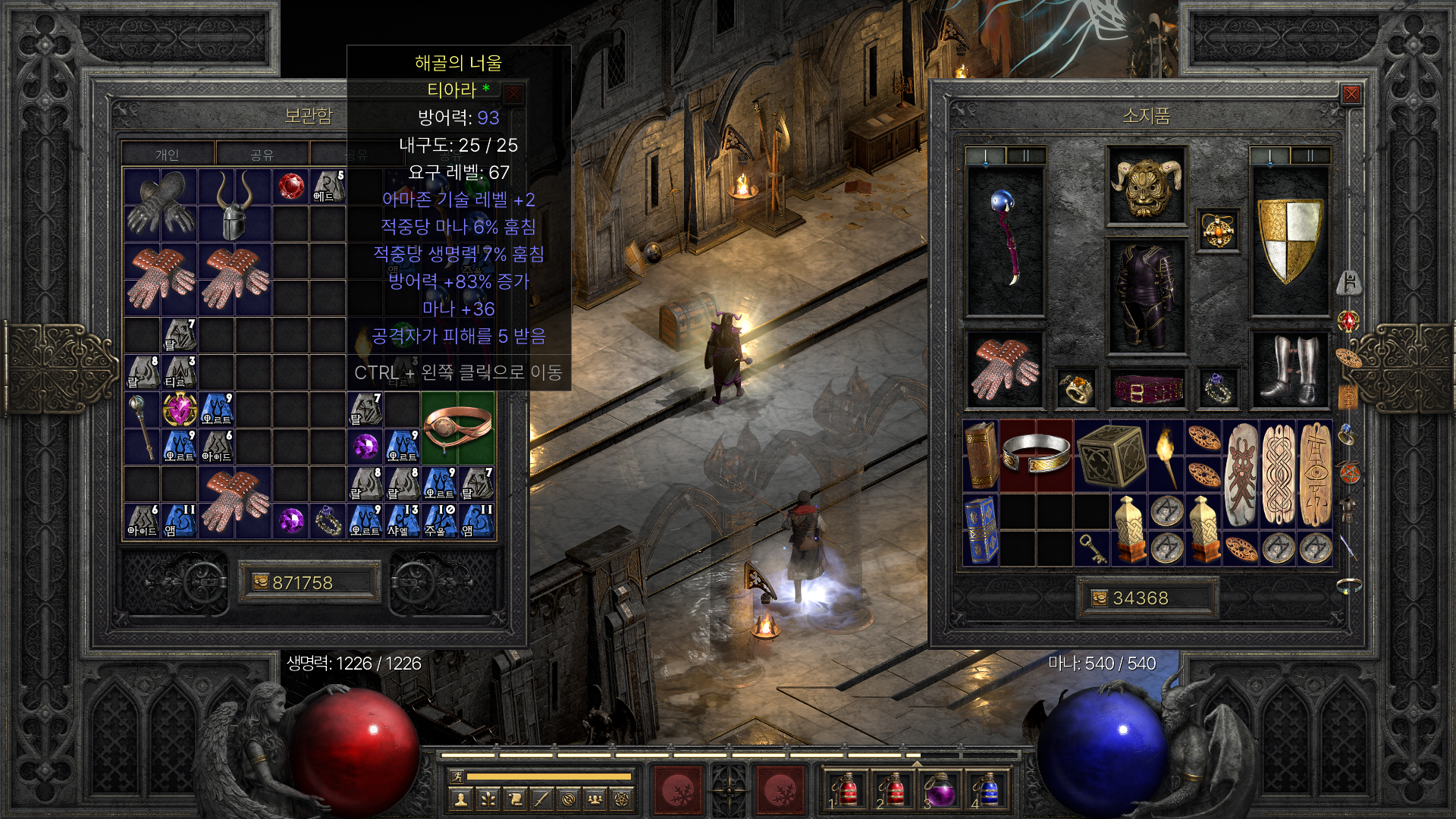Image resolution: width=1456 pixels, height=819 pixels.
Task: Select the equipped belt
Action: 1147,389
